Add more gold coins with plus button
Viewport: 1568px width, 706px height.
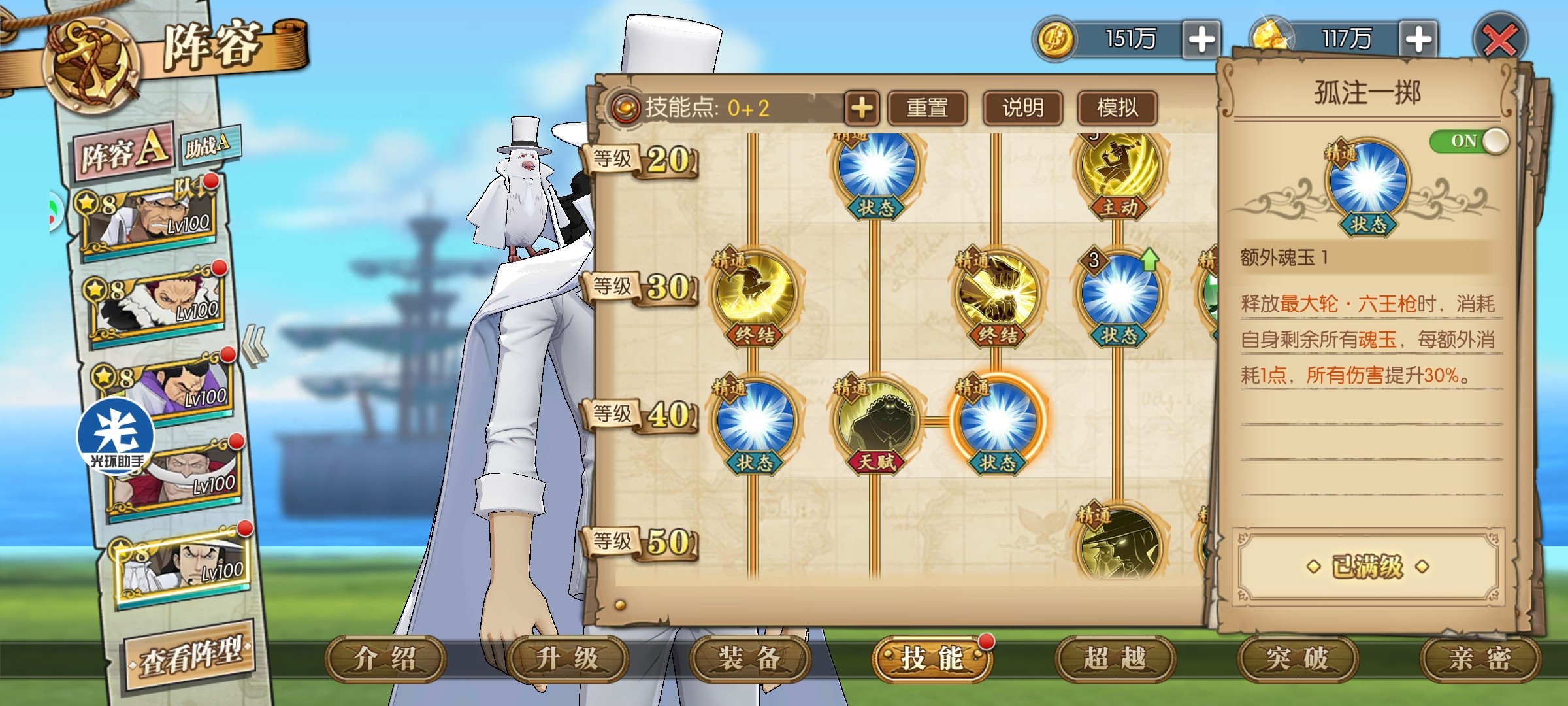pyautogui.click(x=1201, y=39)
